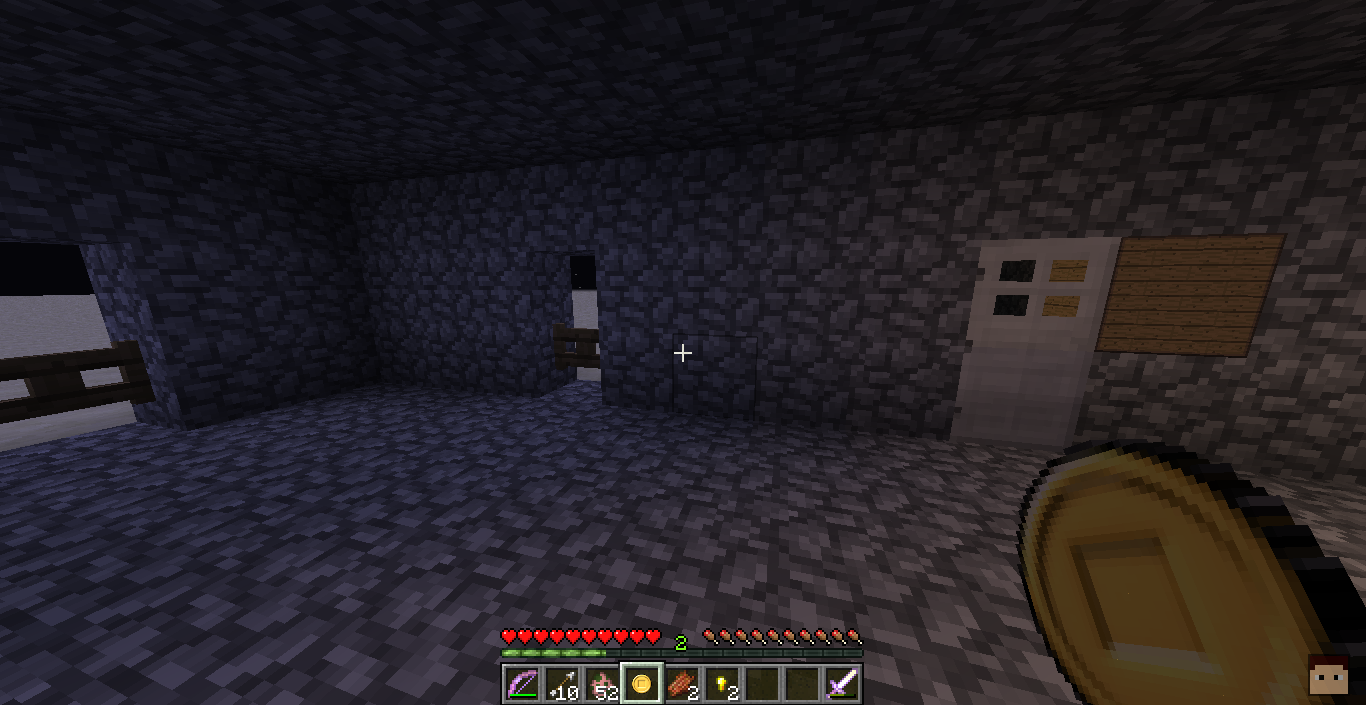Pick the reddish-brown leather stack of 2
This screenshot has height=705, width=1366.
coord(681,684)
